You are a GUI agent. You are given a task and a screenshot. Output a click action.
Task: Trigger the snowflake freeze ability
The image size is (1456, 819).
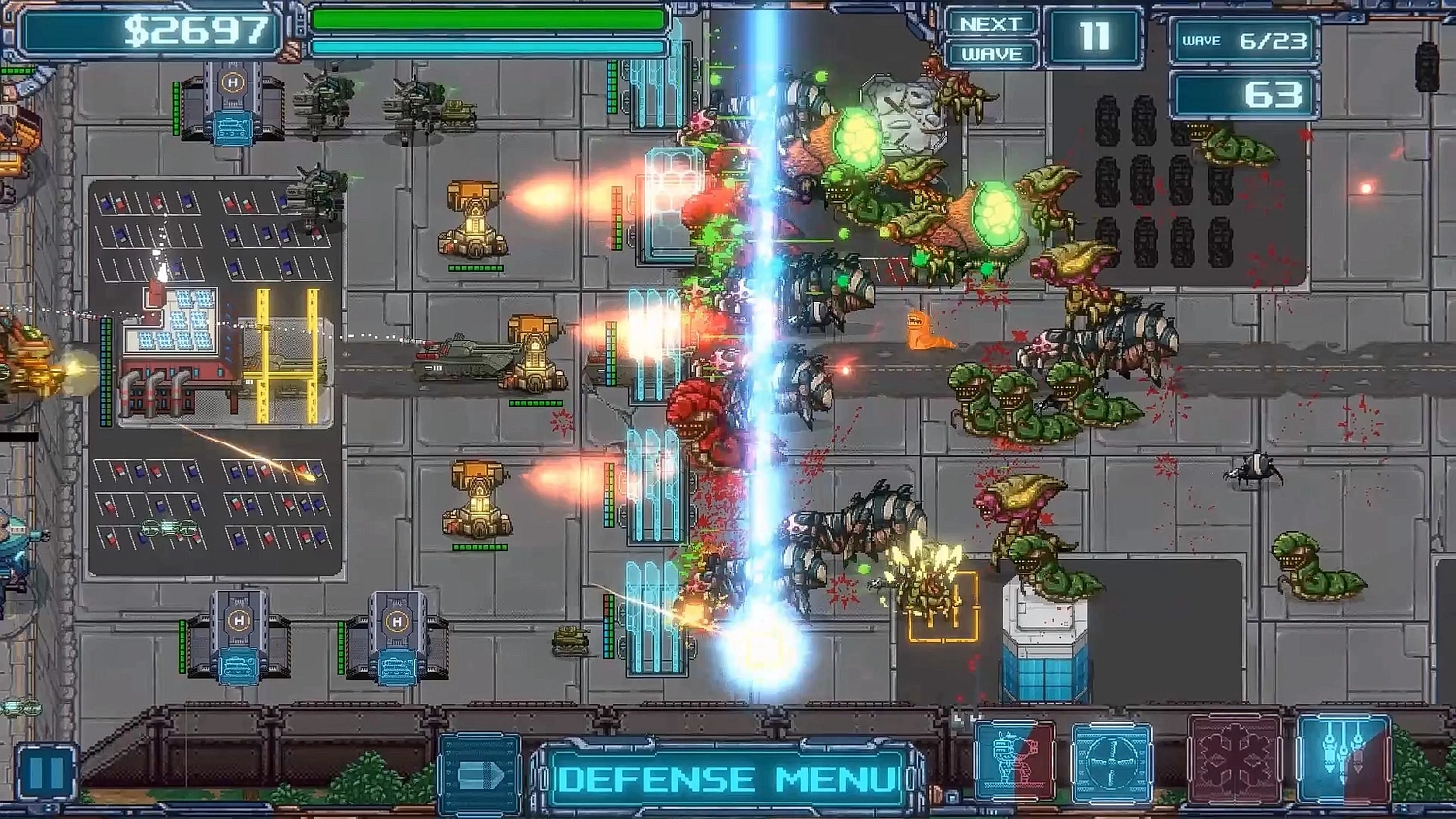tap(1231, 762)
